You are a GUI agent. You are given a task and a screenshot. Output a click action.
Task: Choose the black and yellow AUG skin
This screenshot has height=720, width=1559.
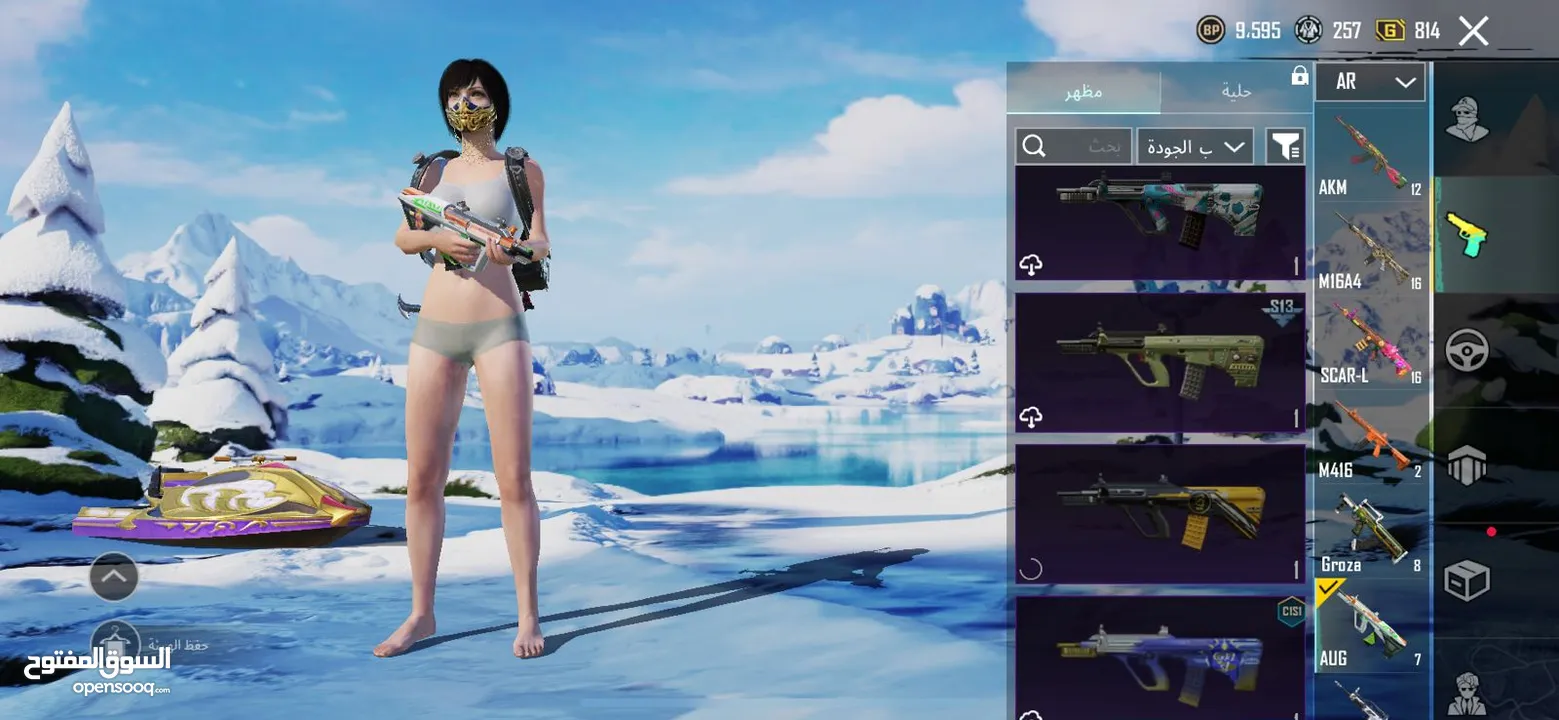pyautogui.click(x=1160, y=514)
